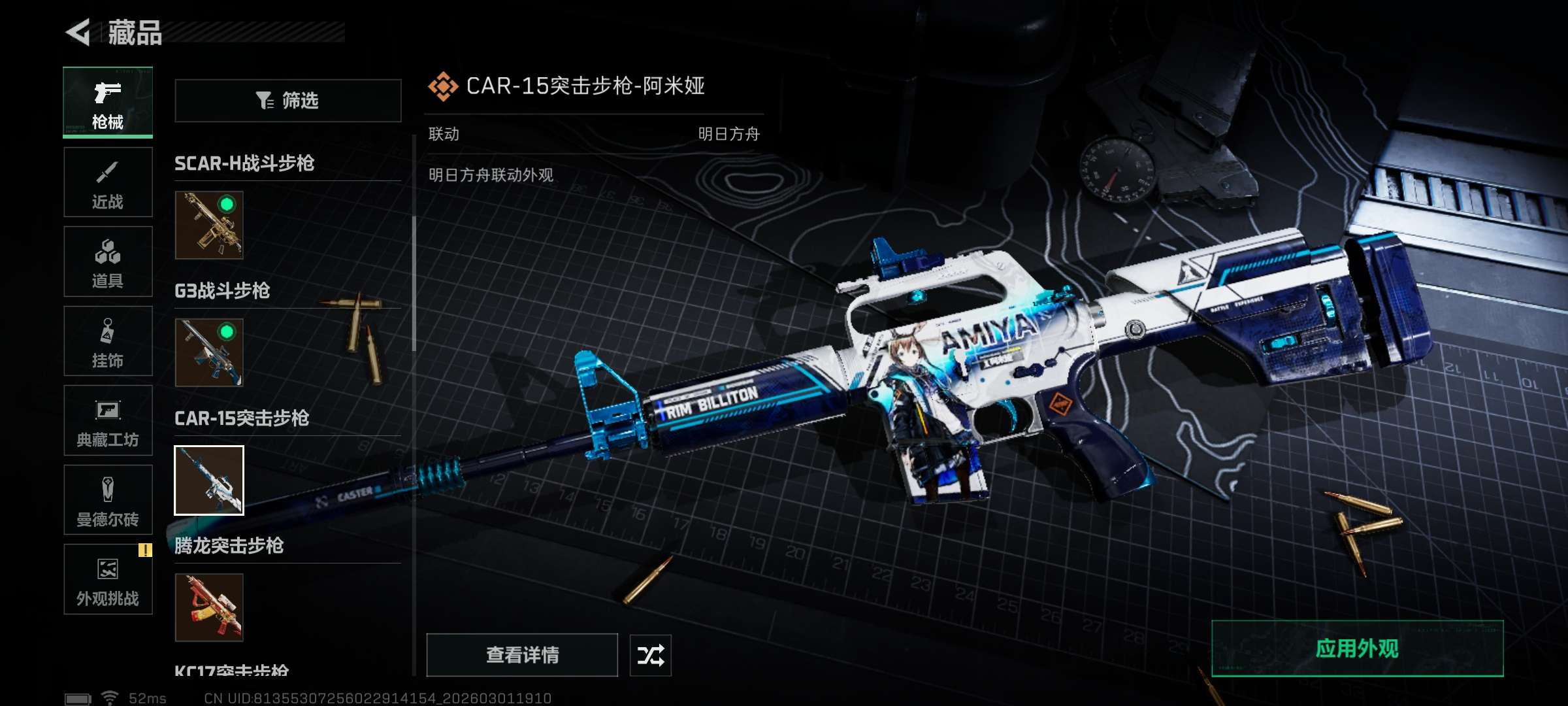Open the 近战 melee category
The height and width of the screenshot is (706, 1568).
click(x=108, y=182)
